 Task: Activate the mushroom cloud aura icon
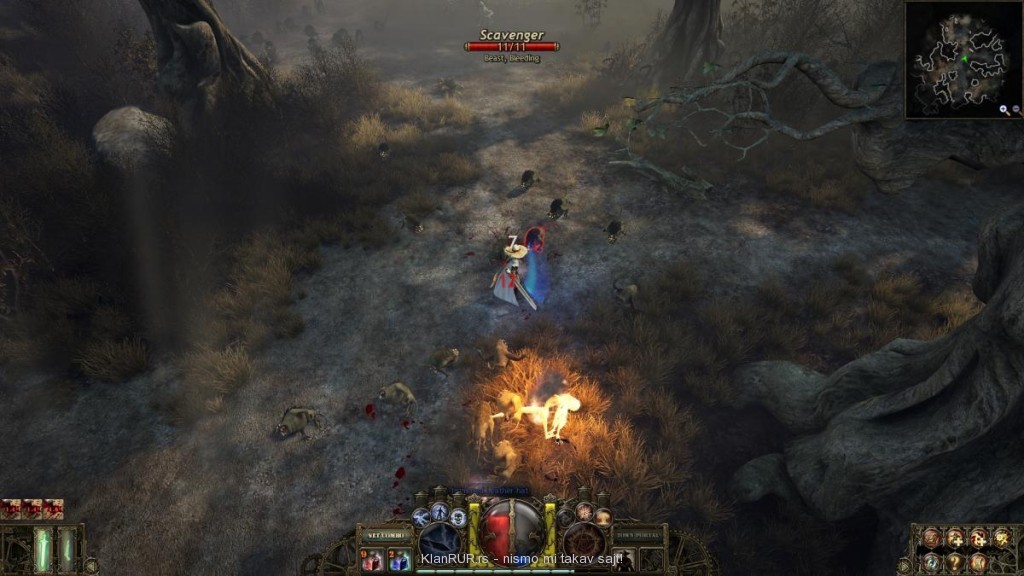click(x=603, y=516)
